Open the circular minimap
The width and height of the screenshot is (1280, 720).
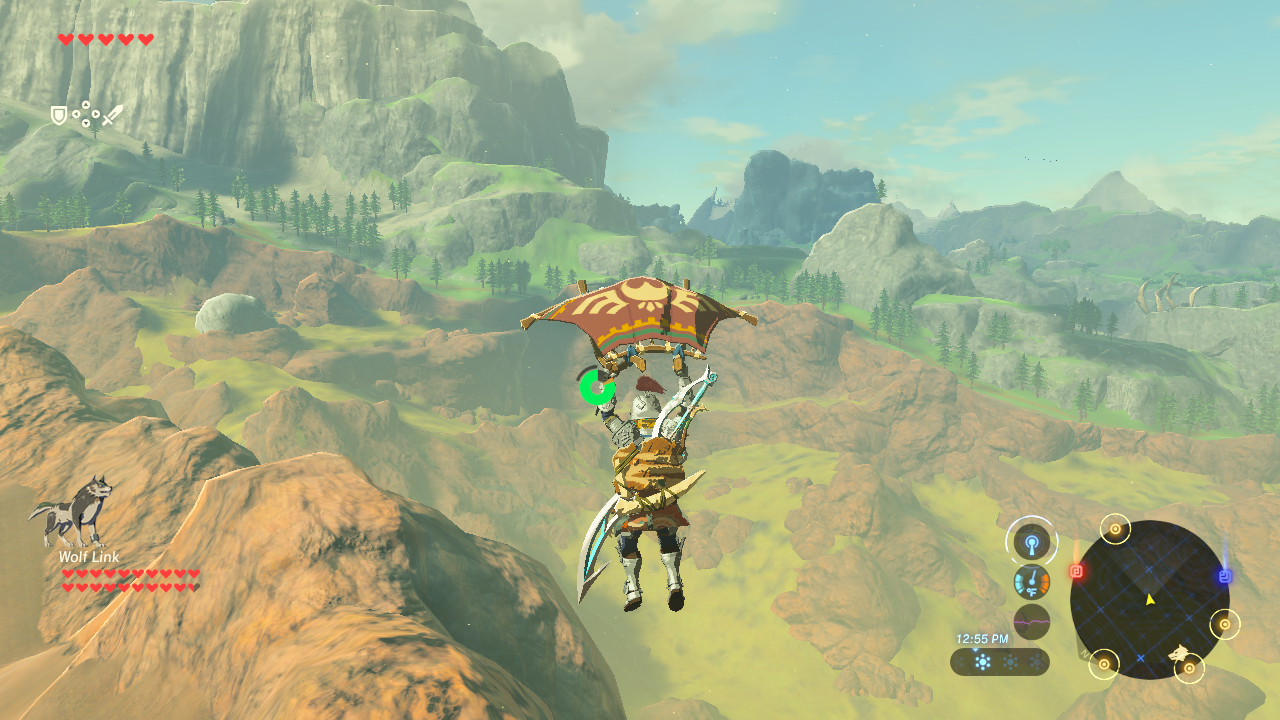coord(1149,599)
